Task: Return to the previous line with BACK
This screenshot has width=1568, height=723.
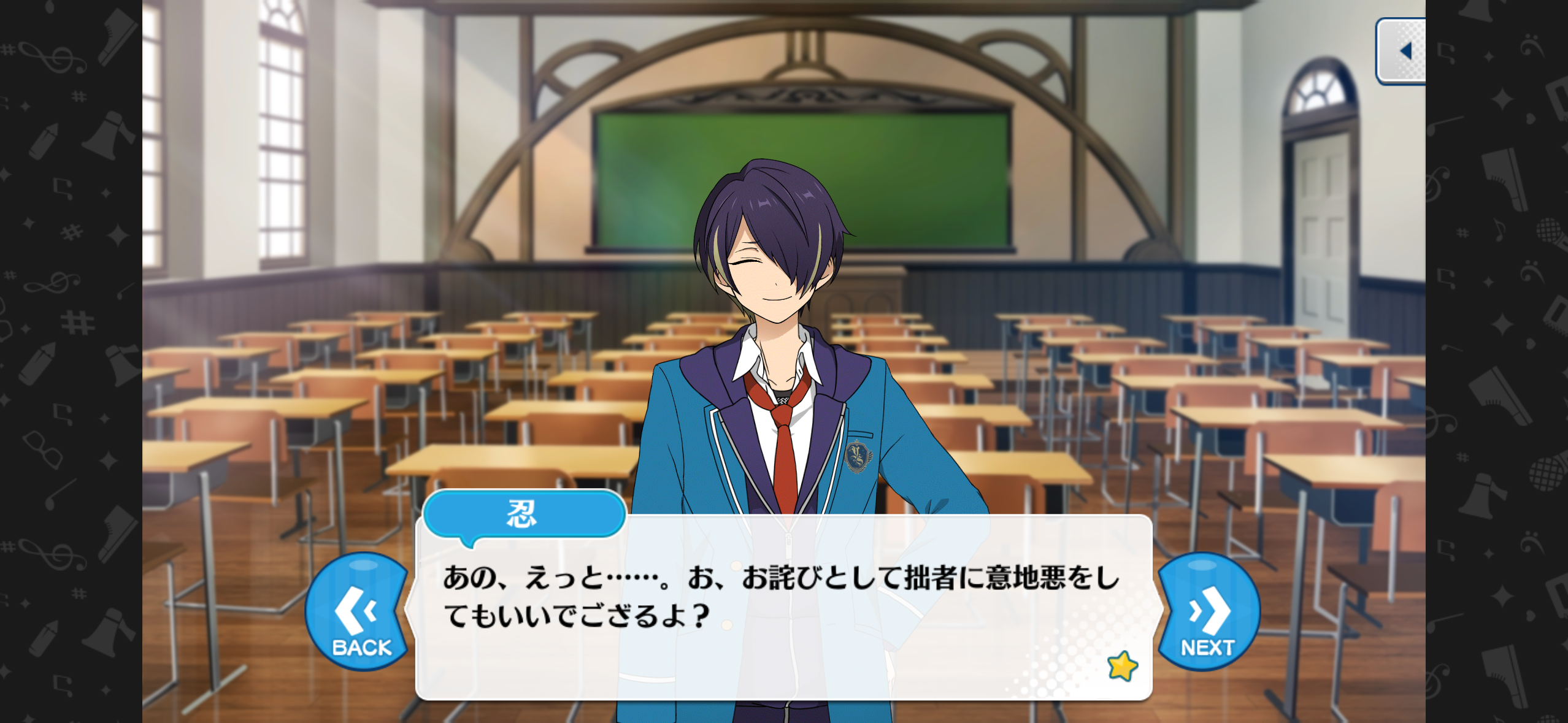Action: [x=359, y=613]
